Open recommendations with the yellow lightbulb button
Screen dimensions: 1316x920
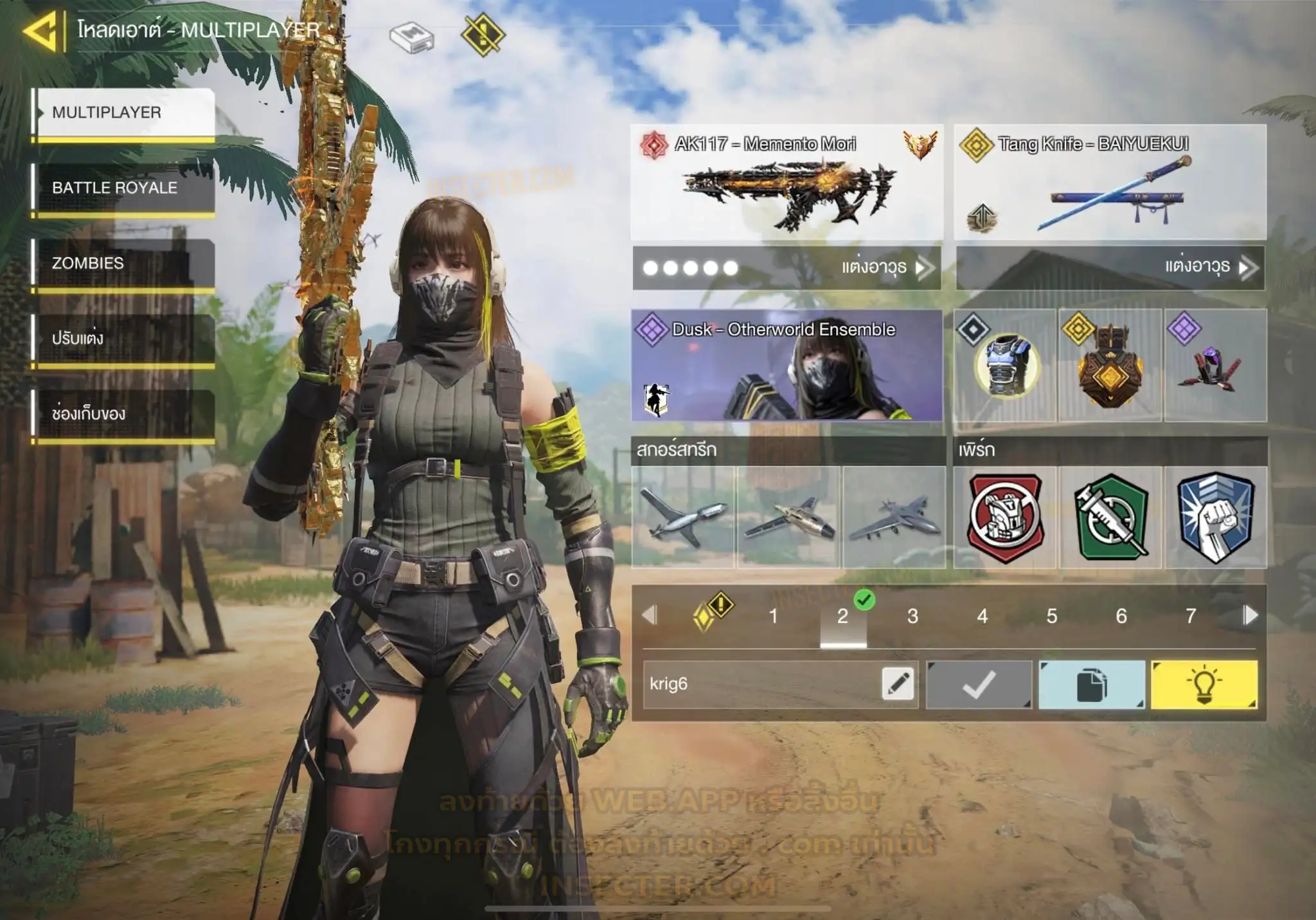tap(1204, 685)
